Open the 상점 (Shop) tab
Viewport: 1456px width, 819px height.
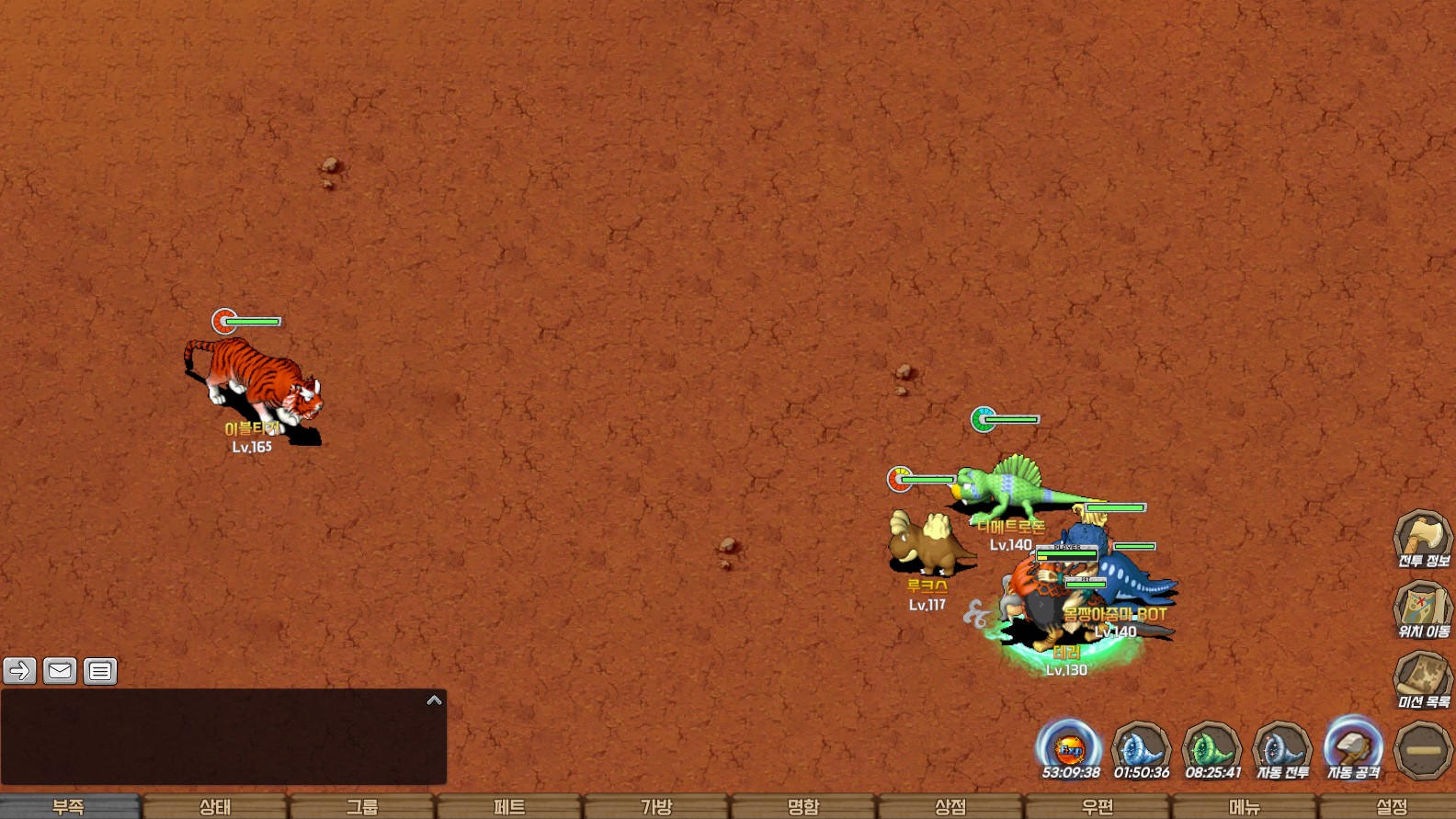950,806
